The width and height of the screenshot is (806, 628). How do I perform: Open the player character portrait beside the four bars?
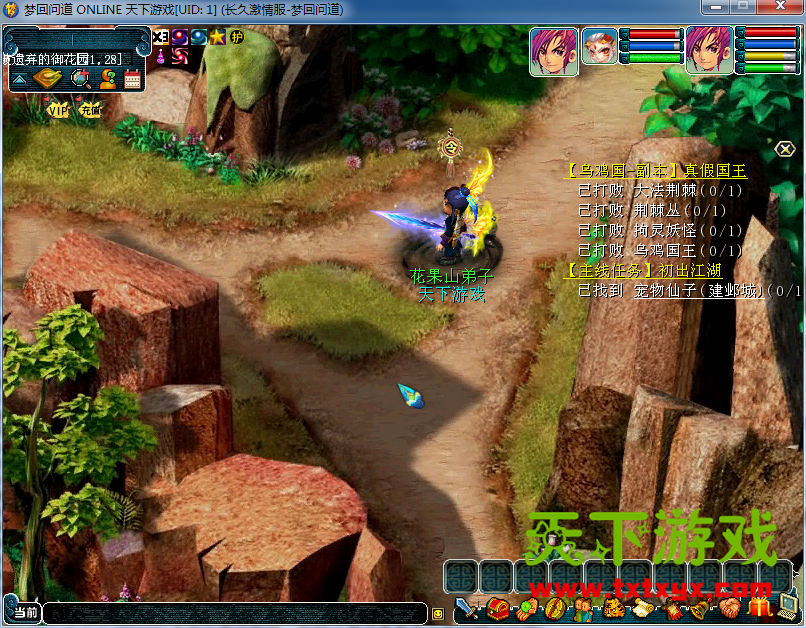coord(709,48)
